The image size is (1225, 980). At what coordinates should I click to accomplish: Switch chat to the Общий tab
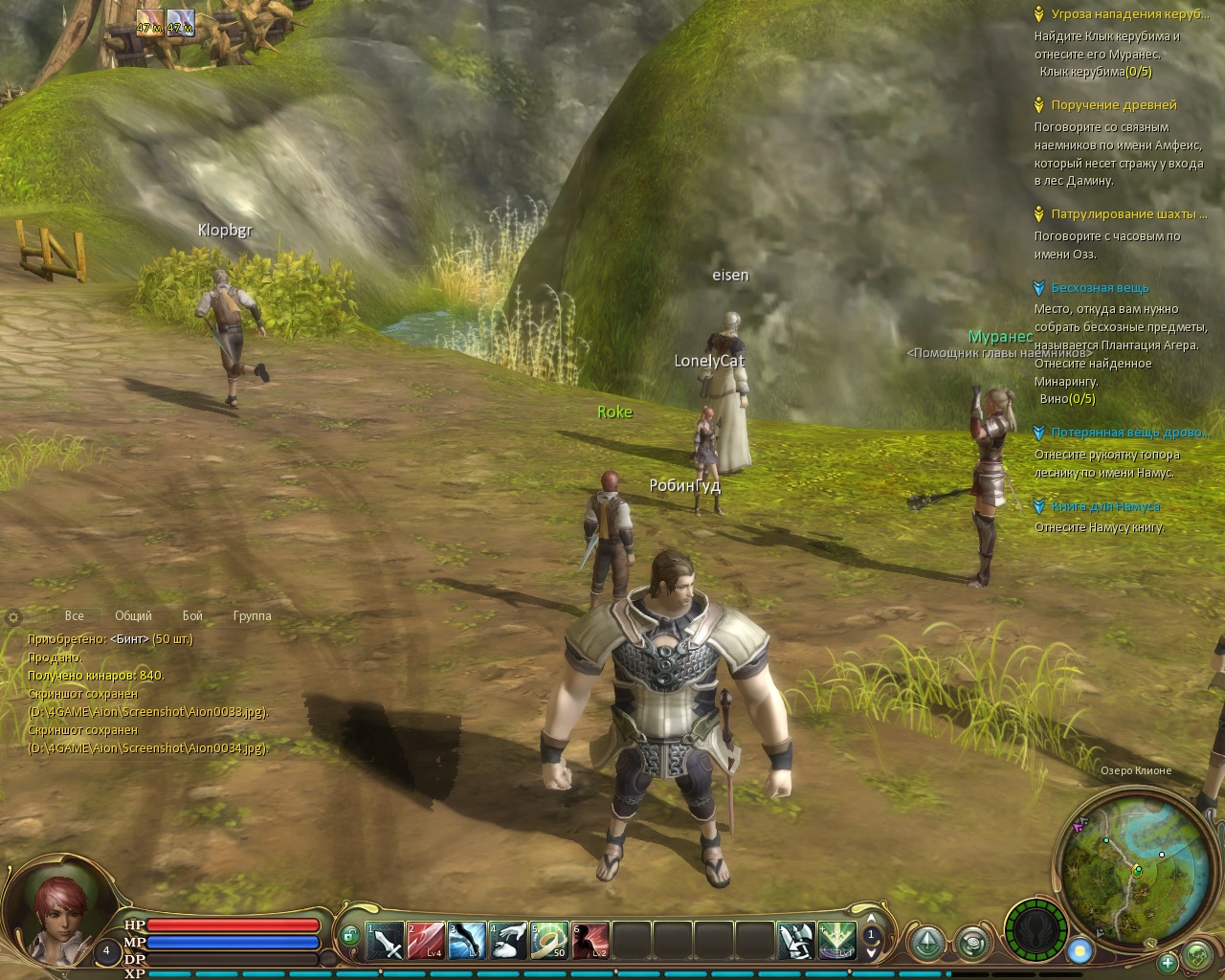[x=133, y=616]
